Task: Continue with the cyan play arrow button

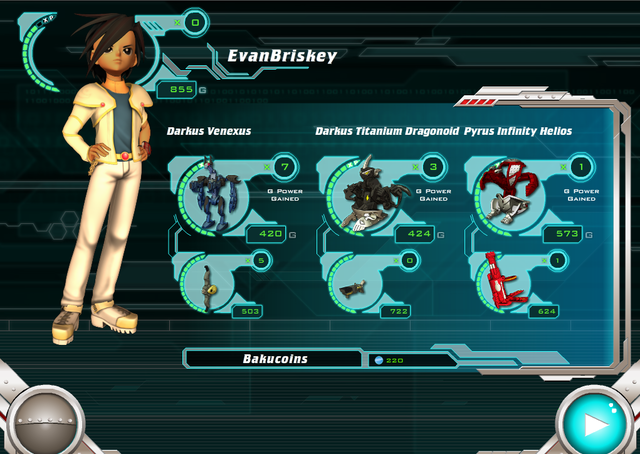Action: pyautogui.click(x=596, y=422)
